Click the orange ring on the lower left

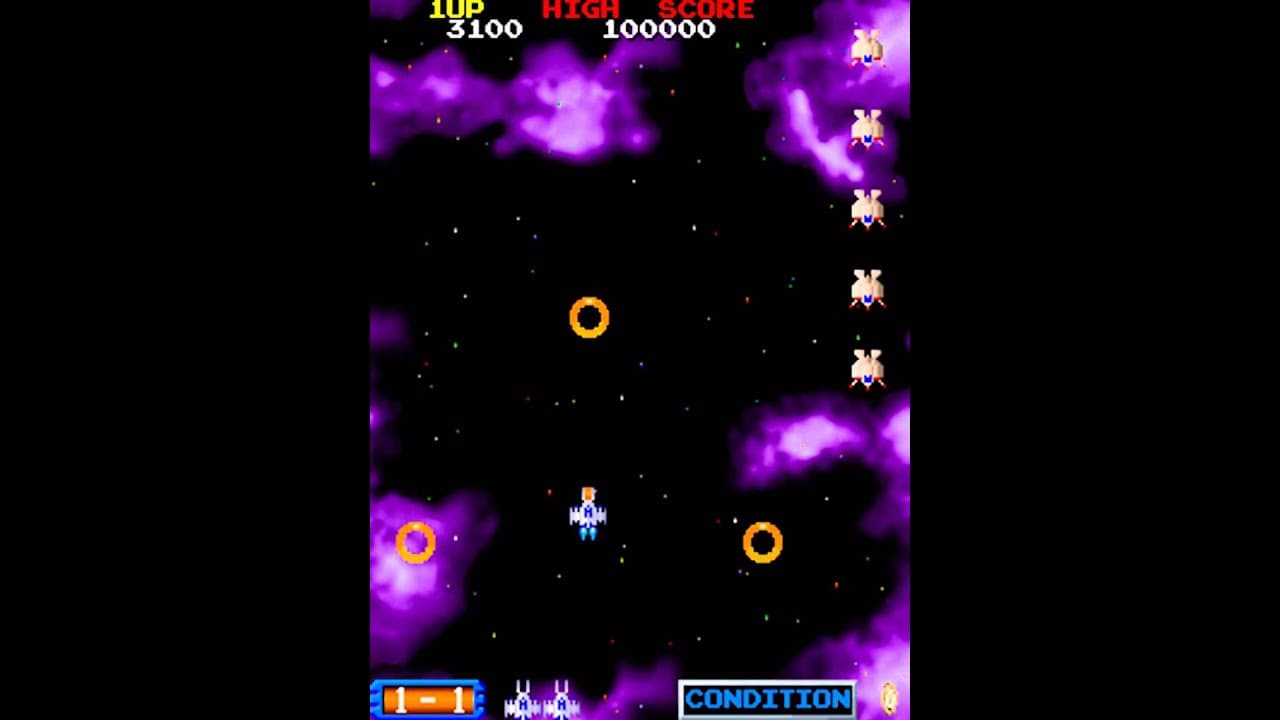pyautogui.click(x=414, y=540)
